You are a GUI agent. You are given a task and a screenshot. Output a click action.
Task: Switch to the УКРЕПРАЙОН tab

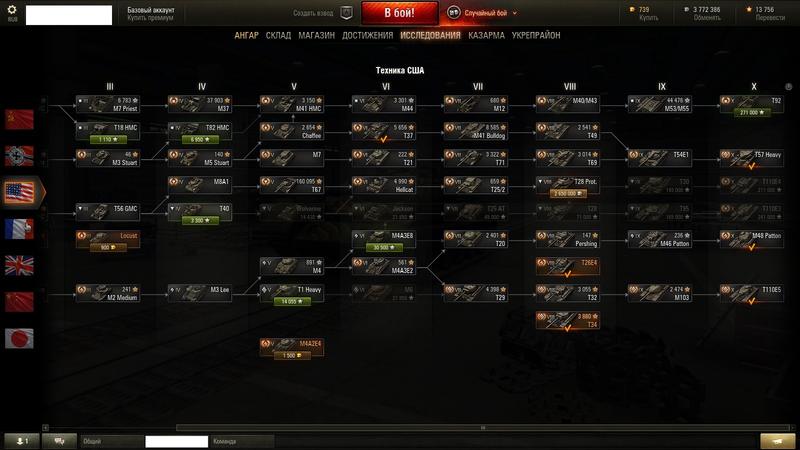click(537, 35)
